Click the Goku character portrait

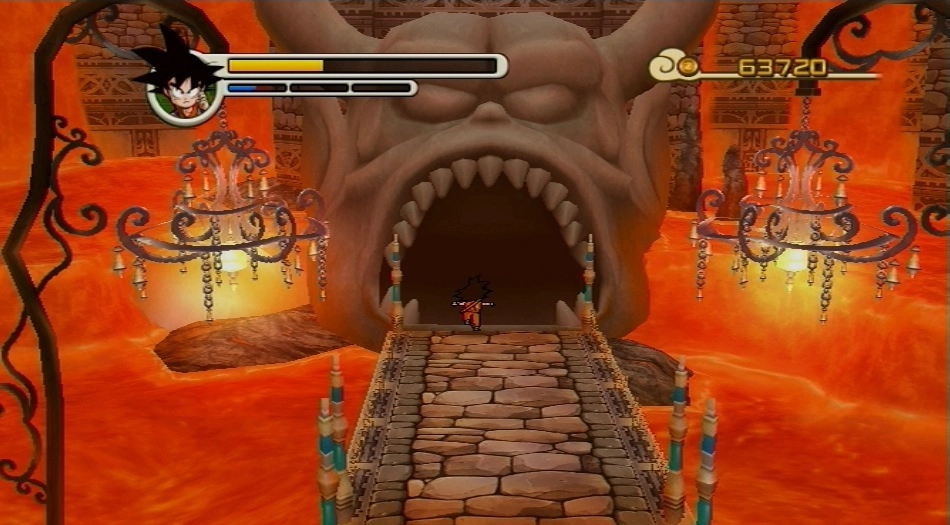(182, 84)
